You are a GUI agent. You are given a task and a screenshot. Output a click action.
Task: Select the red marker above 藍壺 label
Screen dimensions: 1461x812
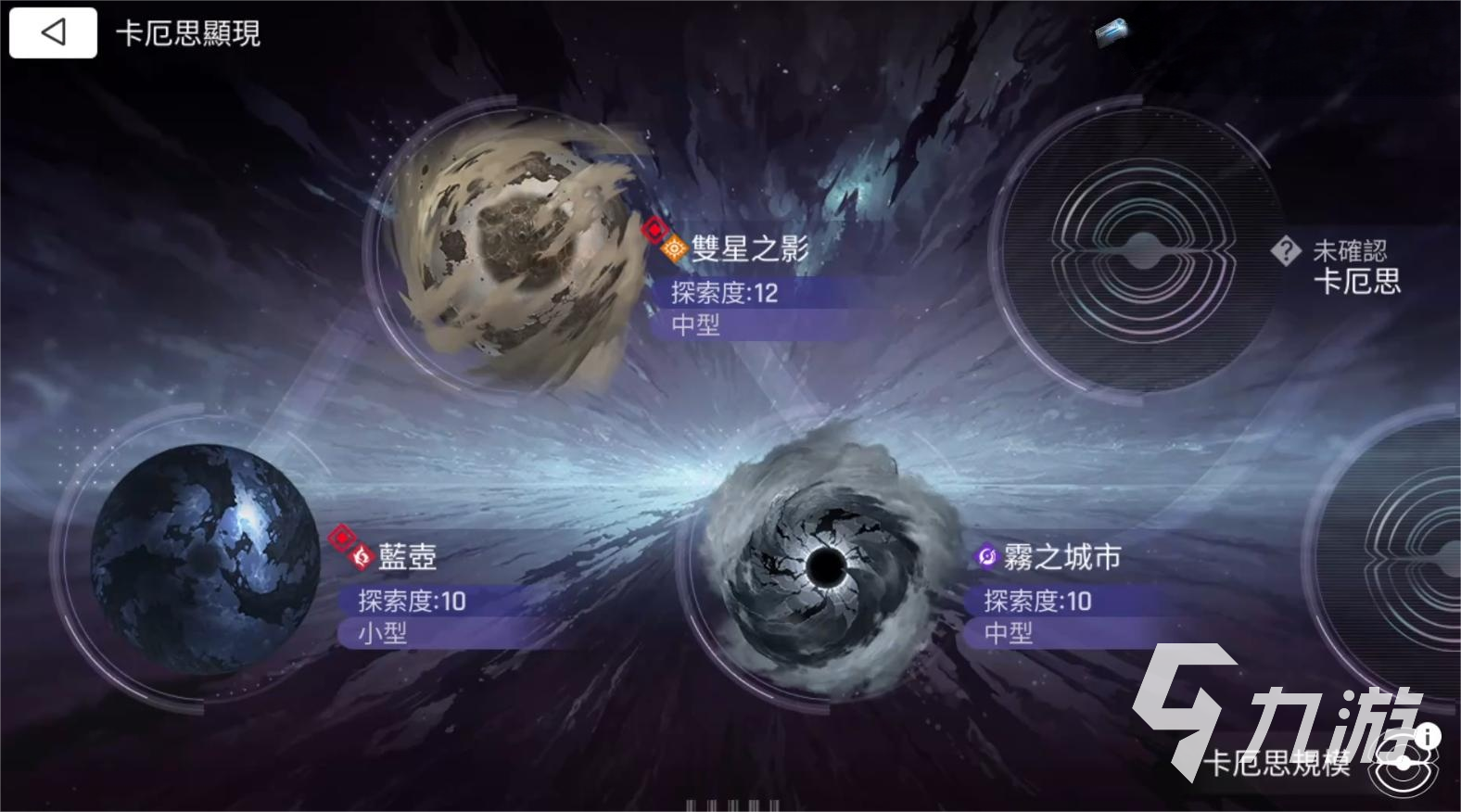click(x=340, y=536)
